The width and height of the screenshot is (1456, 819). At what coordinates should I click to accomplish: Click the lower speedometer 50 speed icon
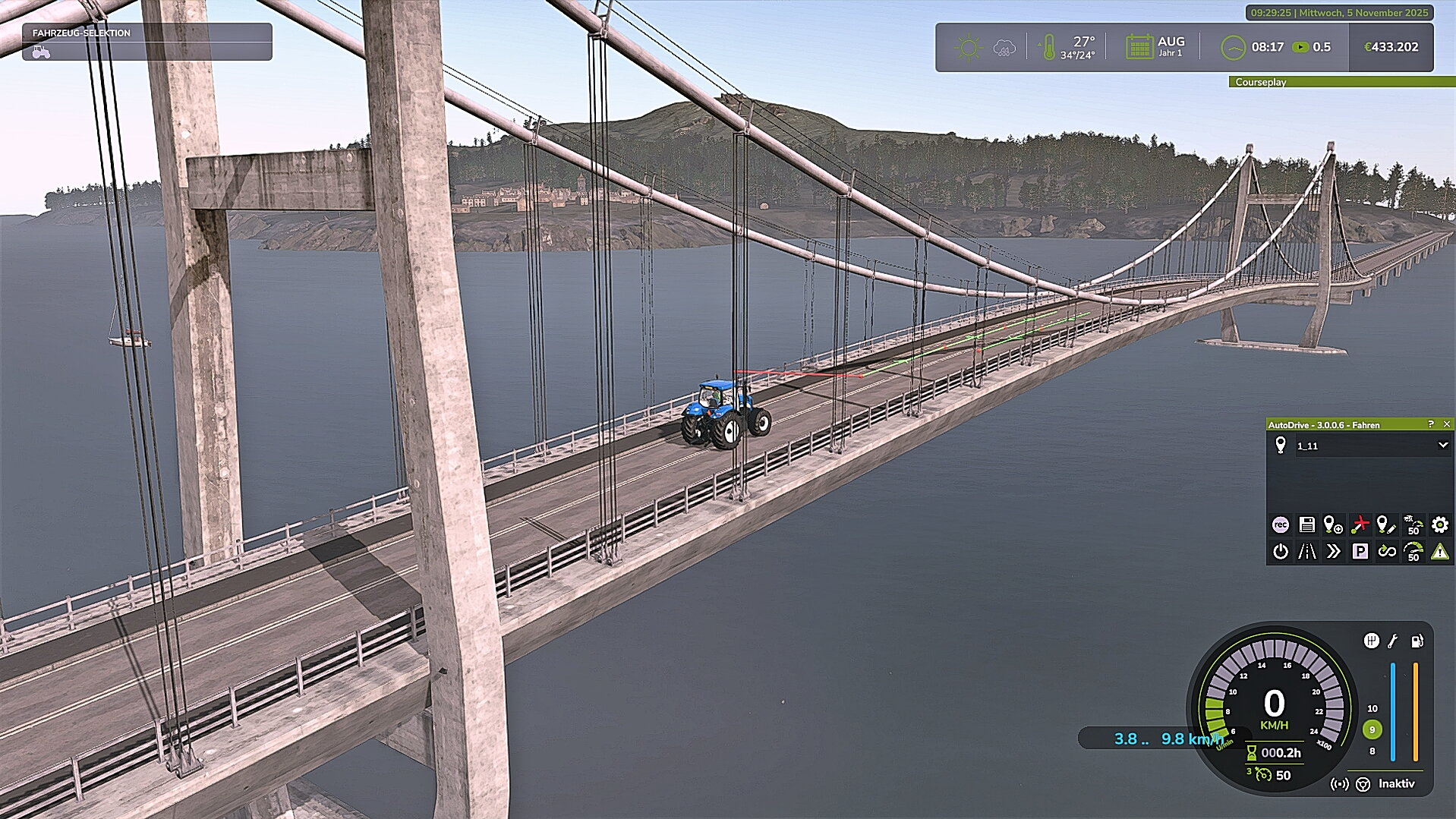point(1413,551)
